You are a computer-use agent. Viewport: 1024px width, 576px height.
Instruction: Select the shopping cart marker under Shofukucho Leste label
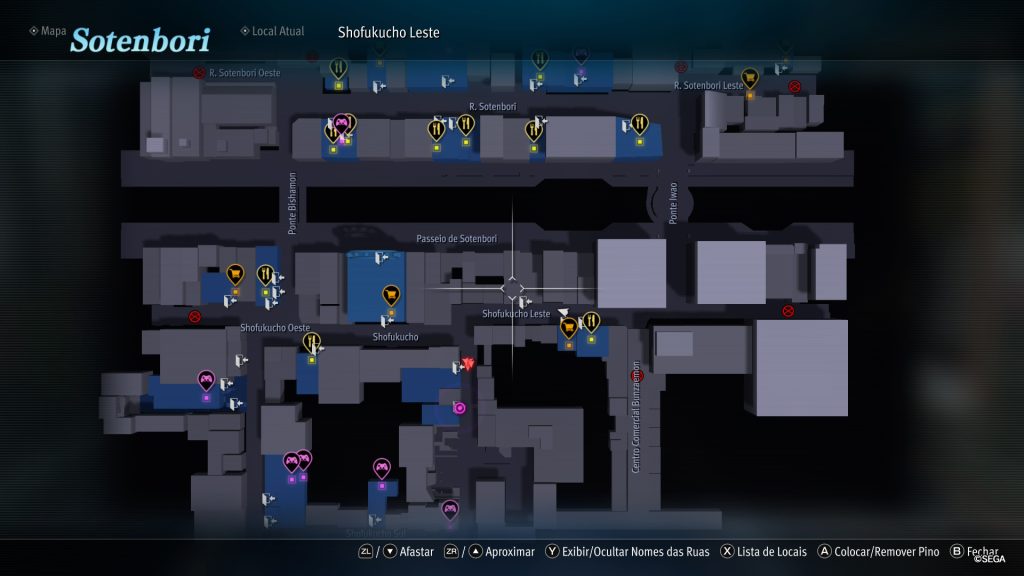point(569,327)
